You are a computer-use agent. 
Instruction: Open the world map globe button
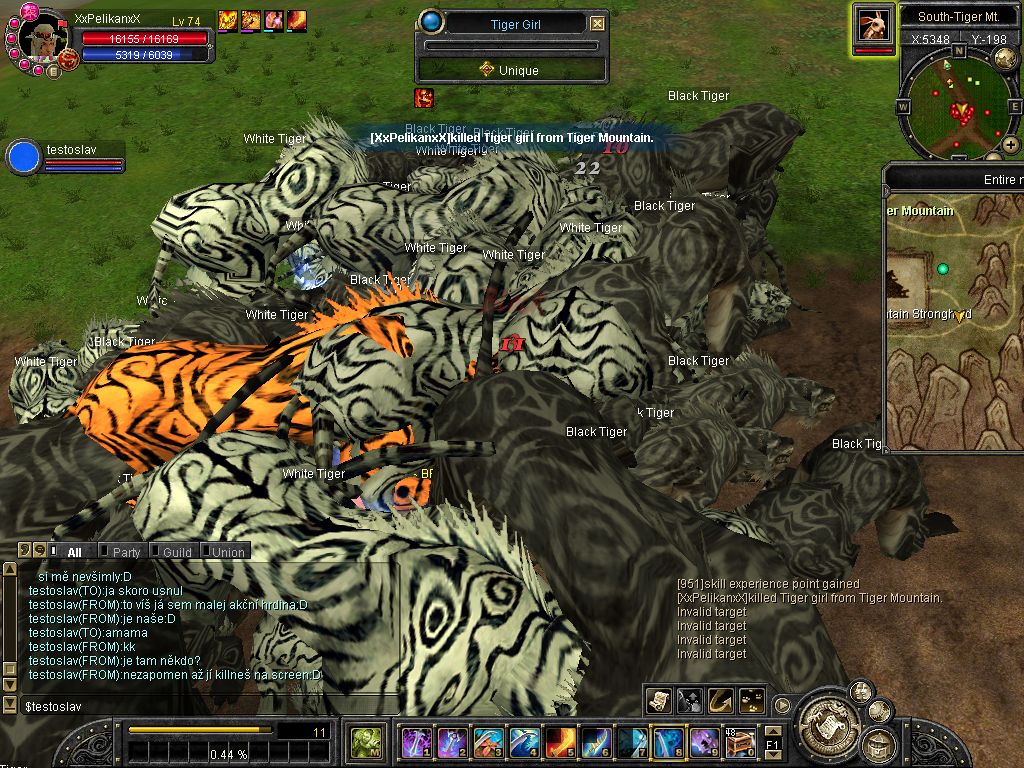[1006, 59]
